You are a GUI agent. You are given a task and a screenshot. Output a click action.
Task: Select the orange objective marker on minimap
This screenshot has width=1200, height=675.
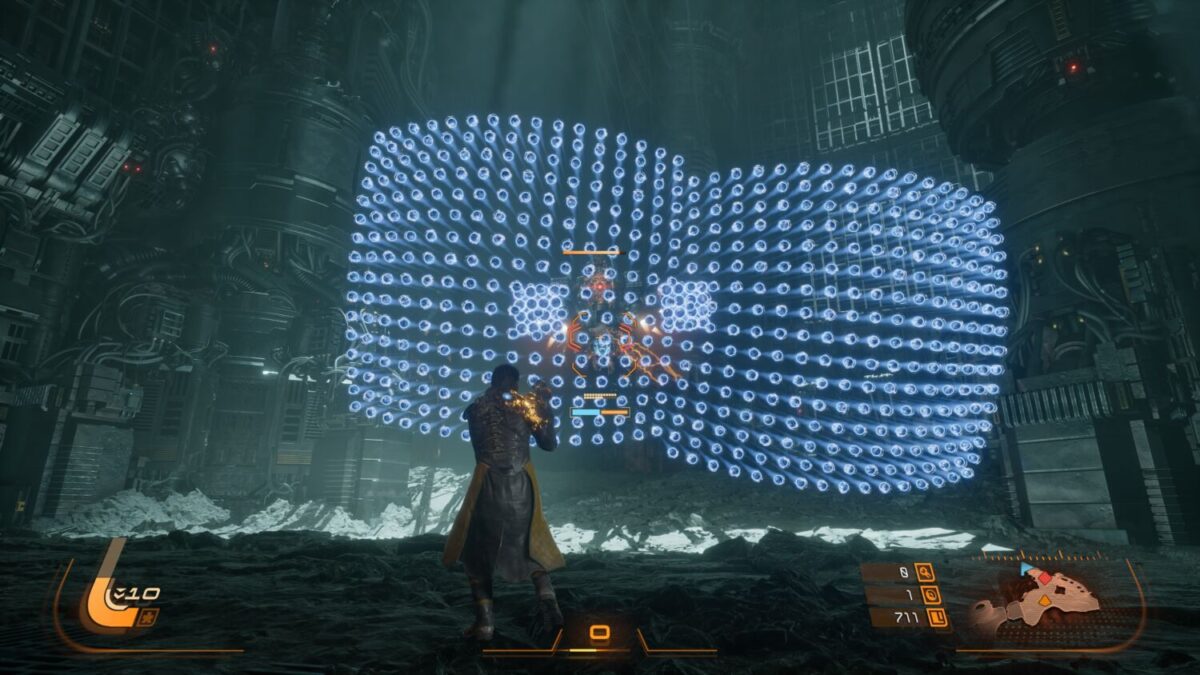point(1043,601)
